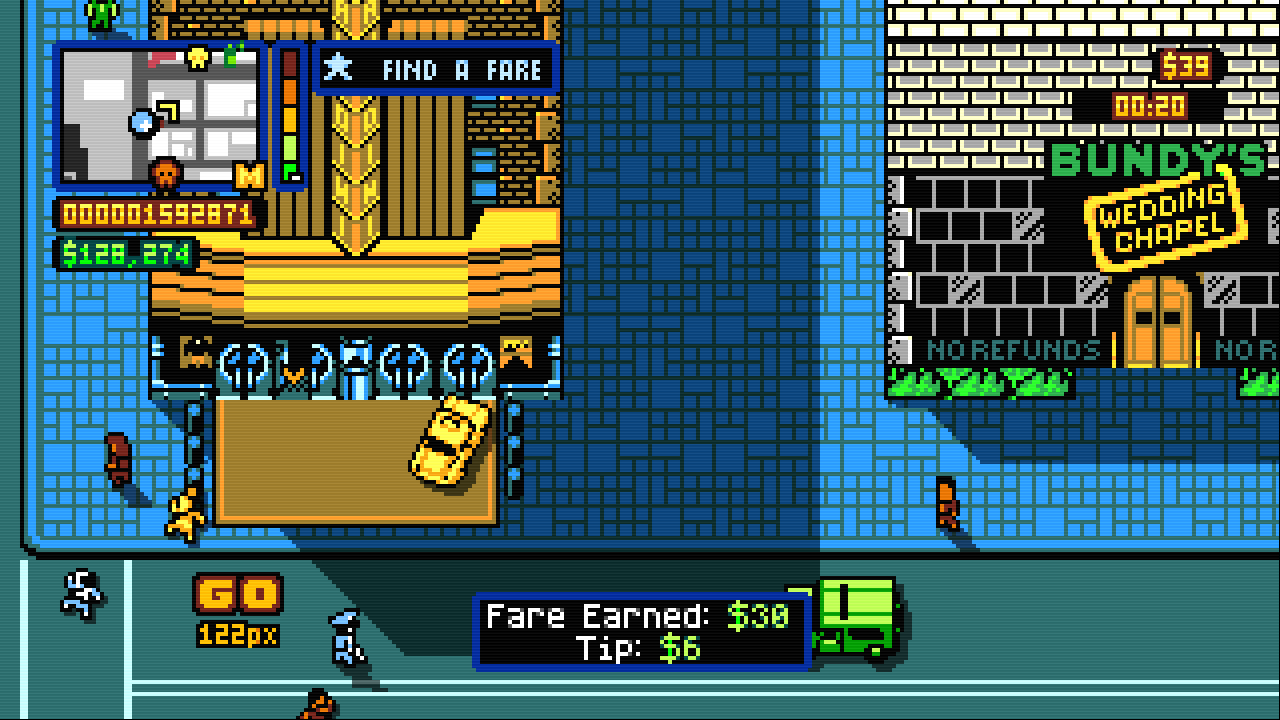Select the yellow M marker on minimap
Viewport: 1280px width, 720px height.
tap(248, 176)
